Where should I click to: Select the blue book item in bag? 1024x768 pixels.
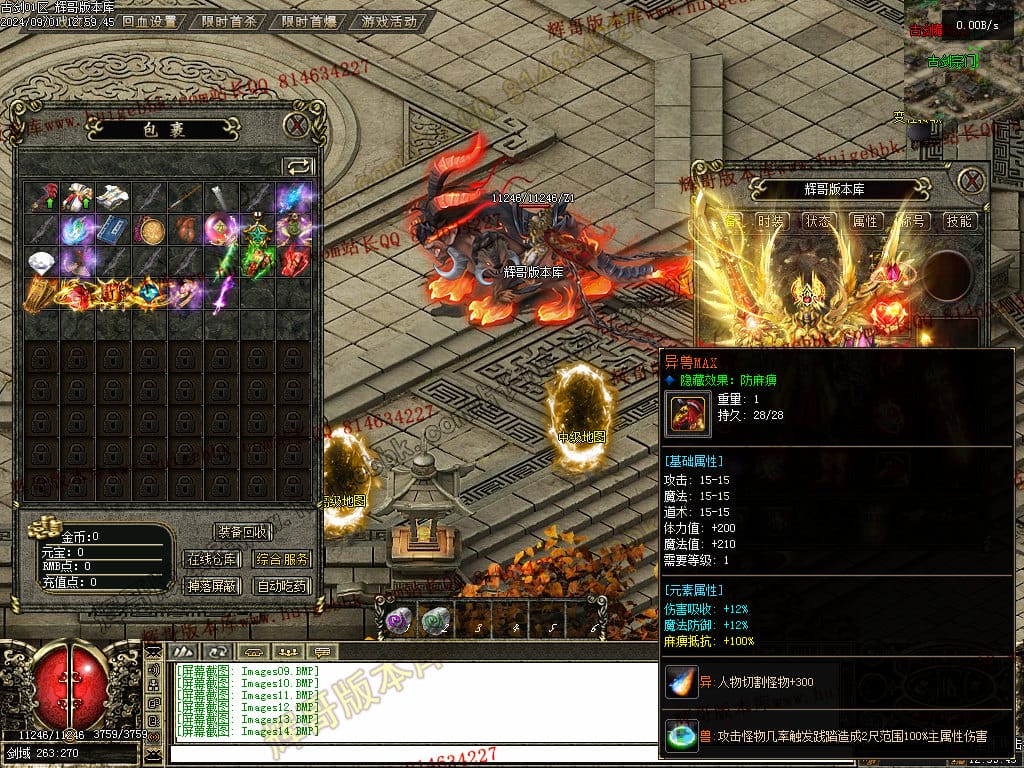pos(114,229)
